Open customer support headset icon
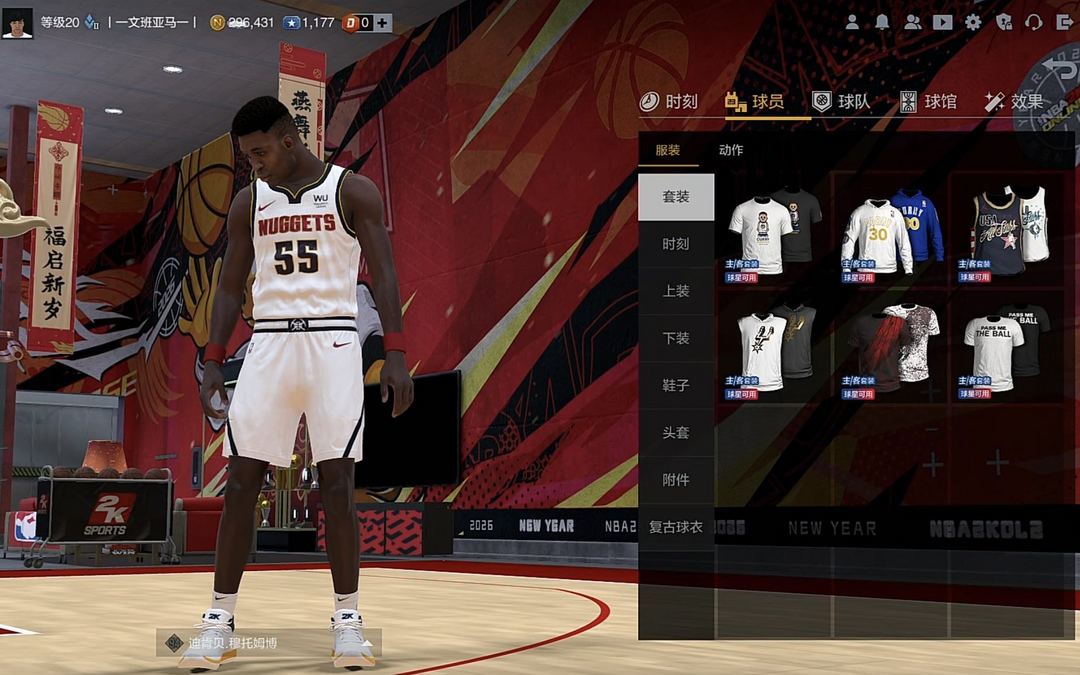 1034,22
